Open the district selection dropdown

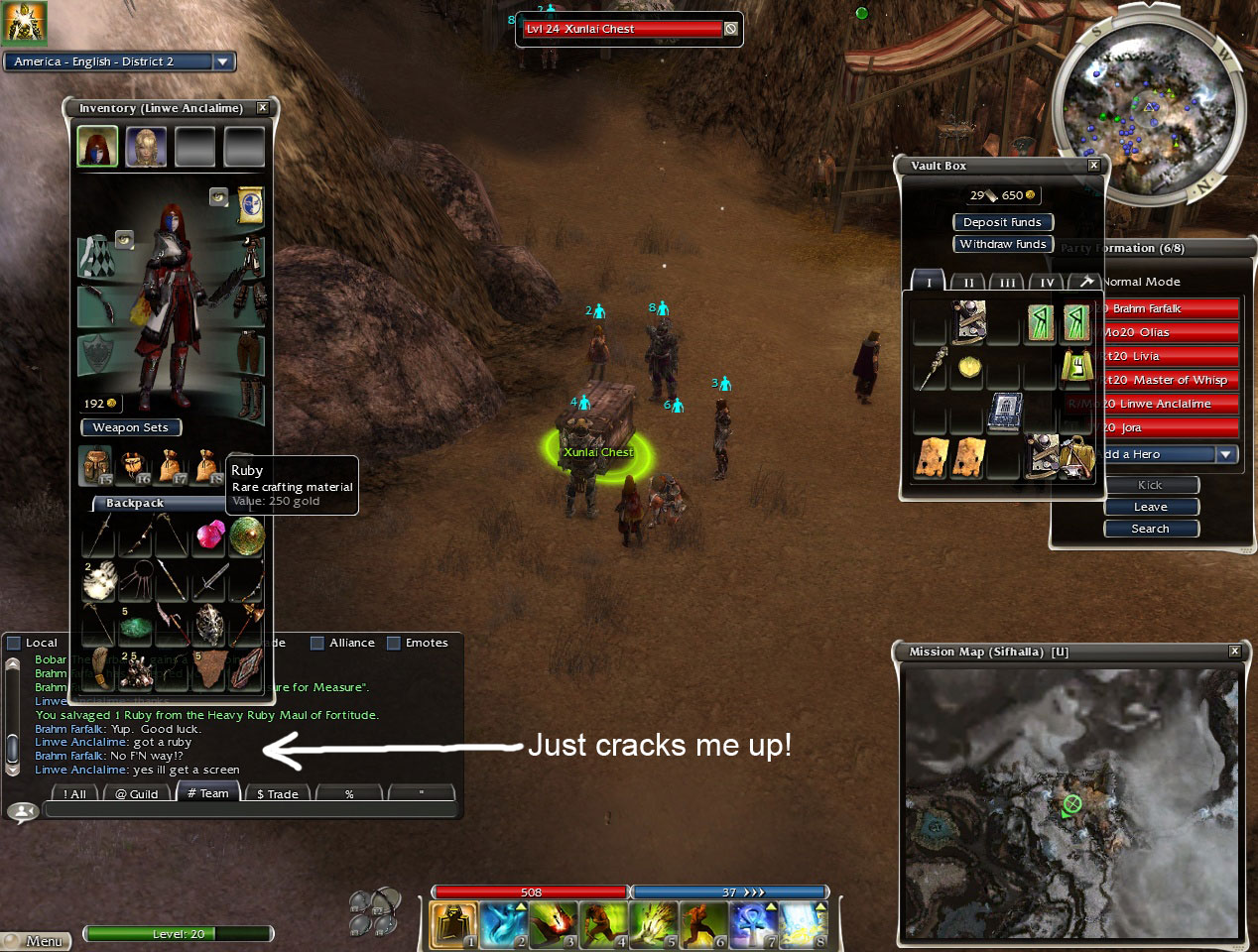[x=223, y=61]
